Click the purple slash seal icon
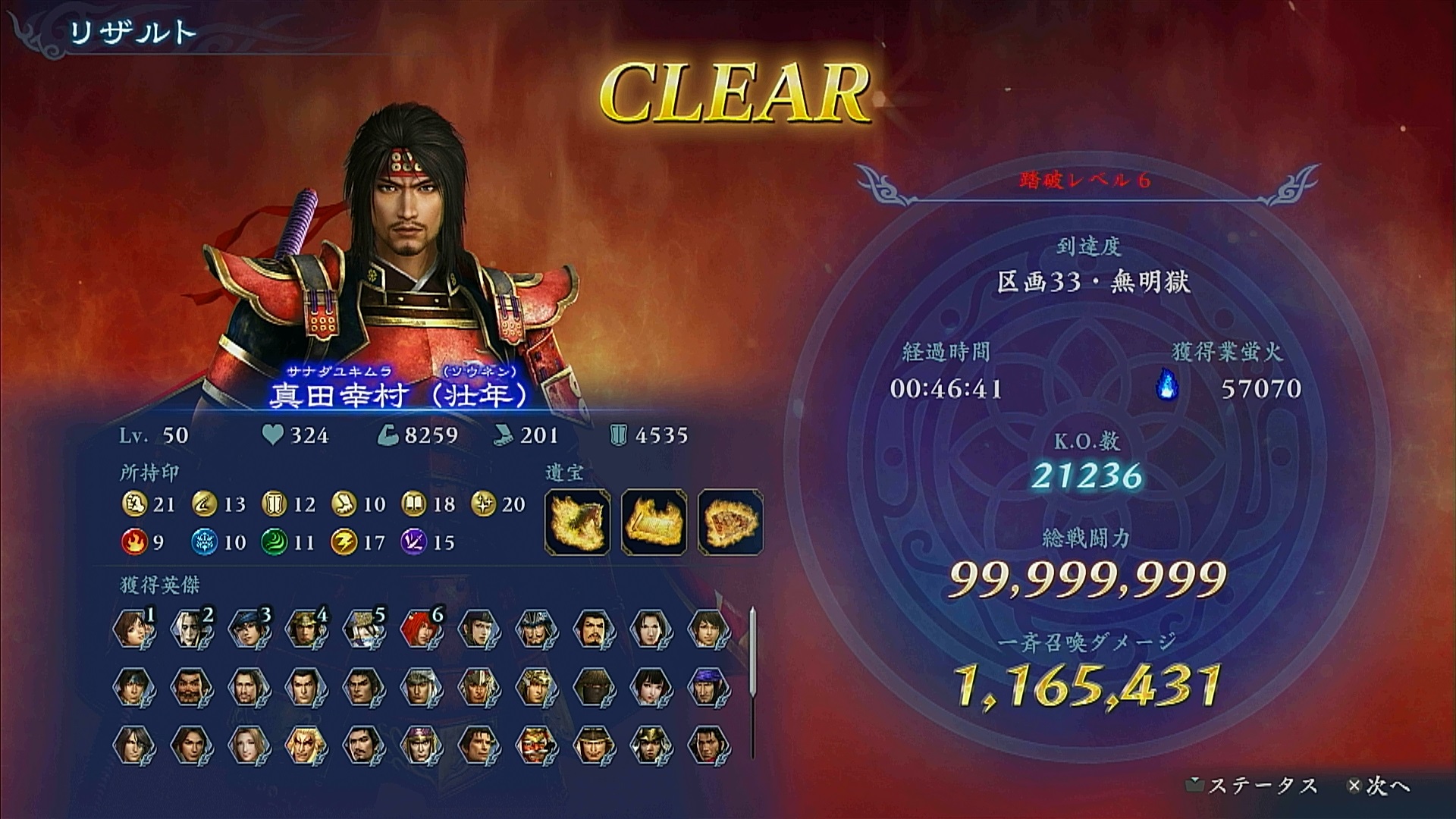 [413, 542]
